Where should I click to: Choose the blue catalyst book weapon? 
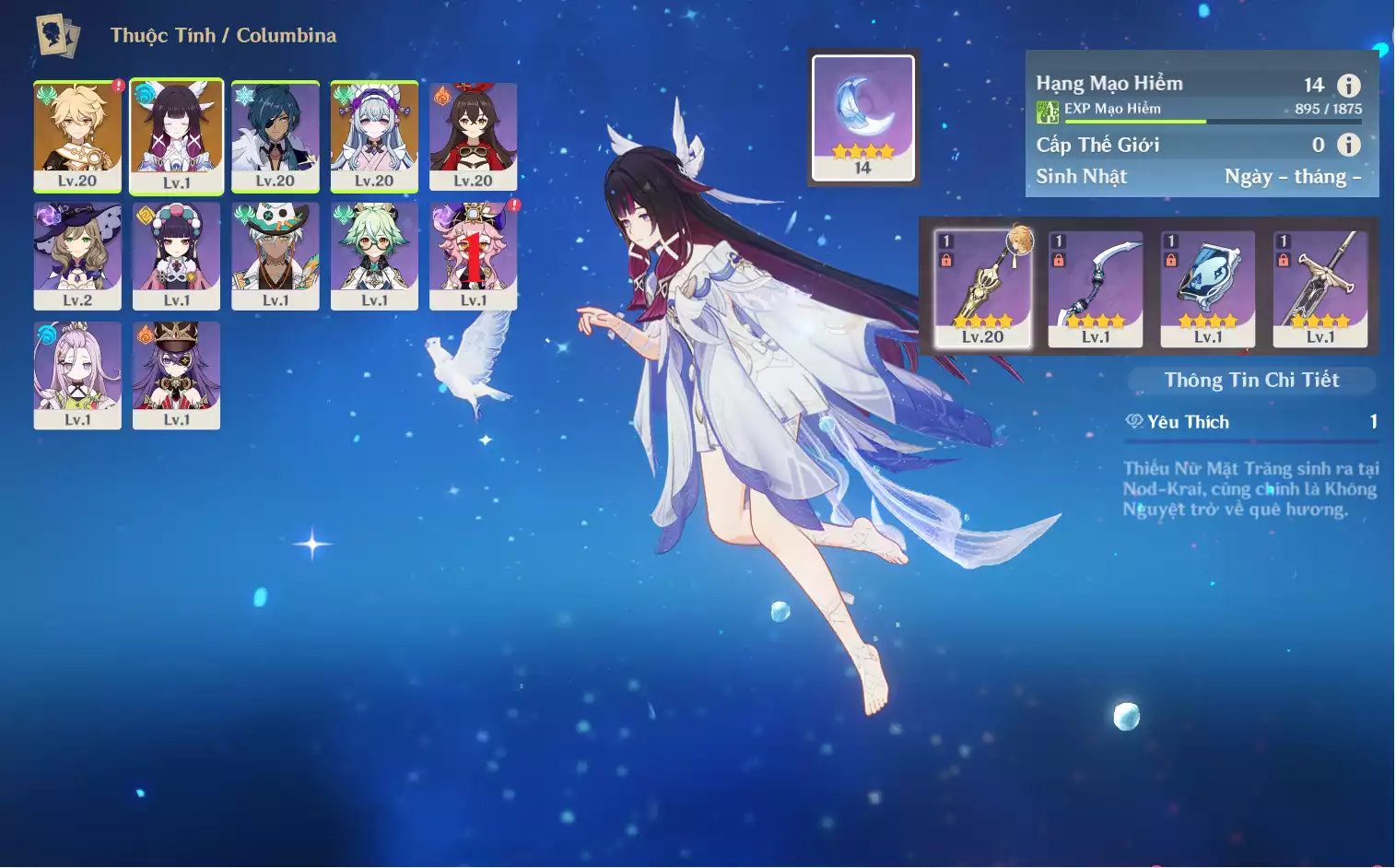pyautogui.click(x=1207, y=287)
